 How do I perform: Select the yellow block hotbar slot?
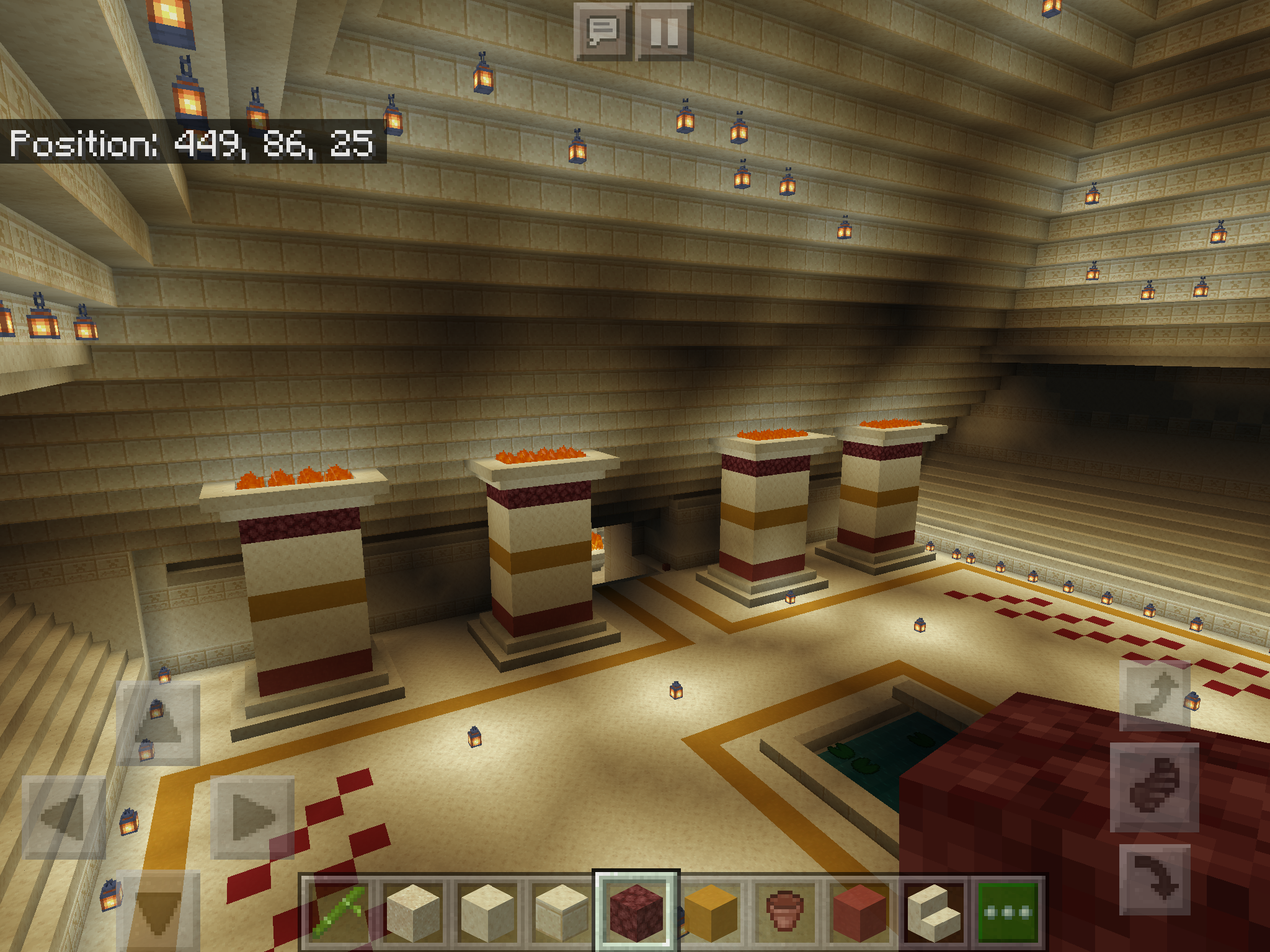711,912
